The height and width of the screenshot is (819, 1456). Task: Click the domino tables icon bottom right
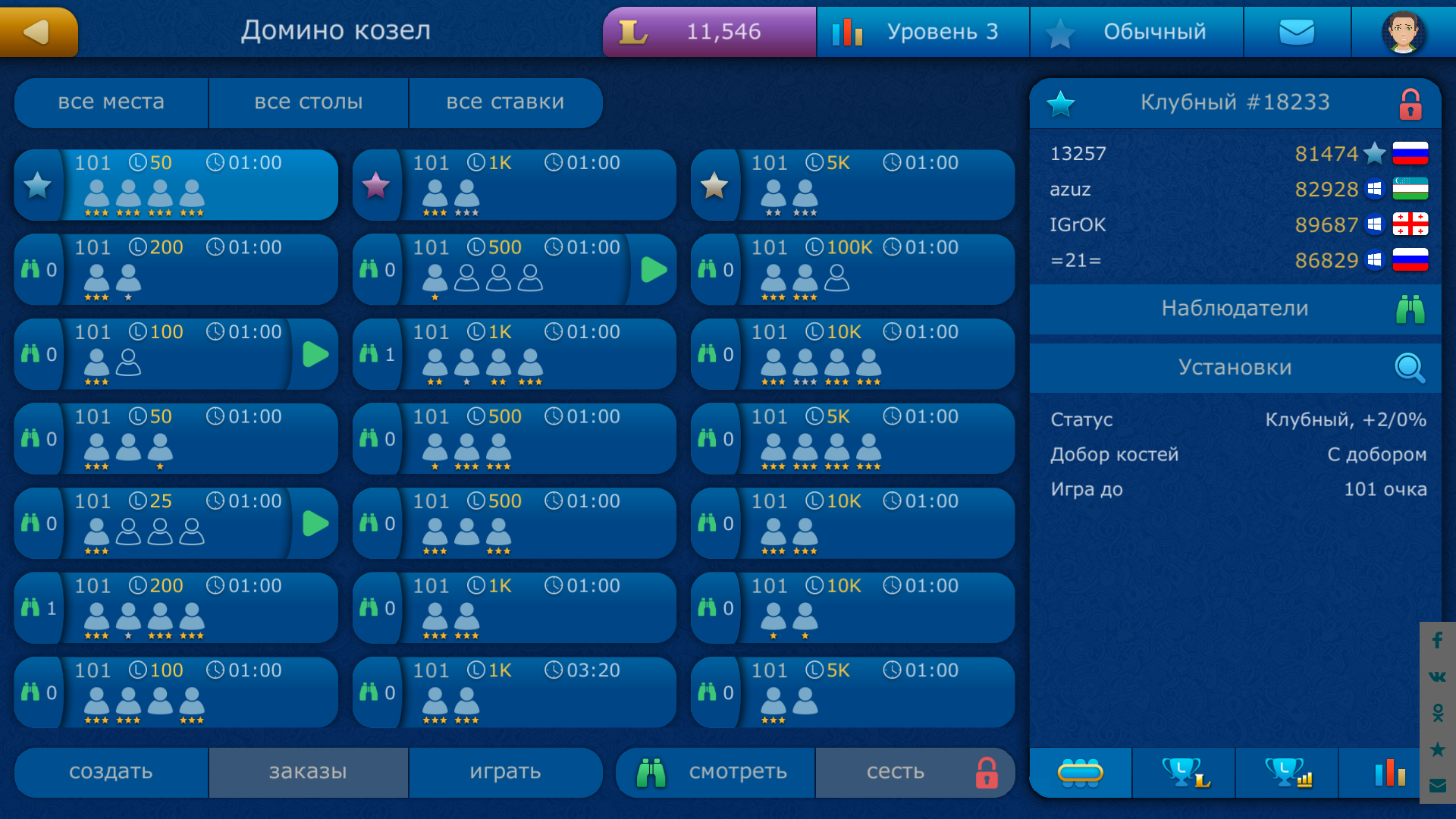[1081, 773]
